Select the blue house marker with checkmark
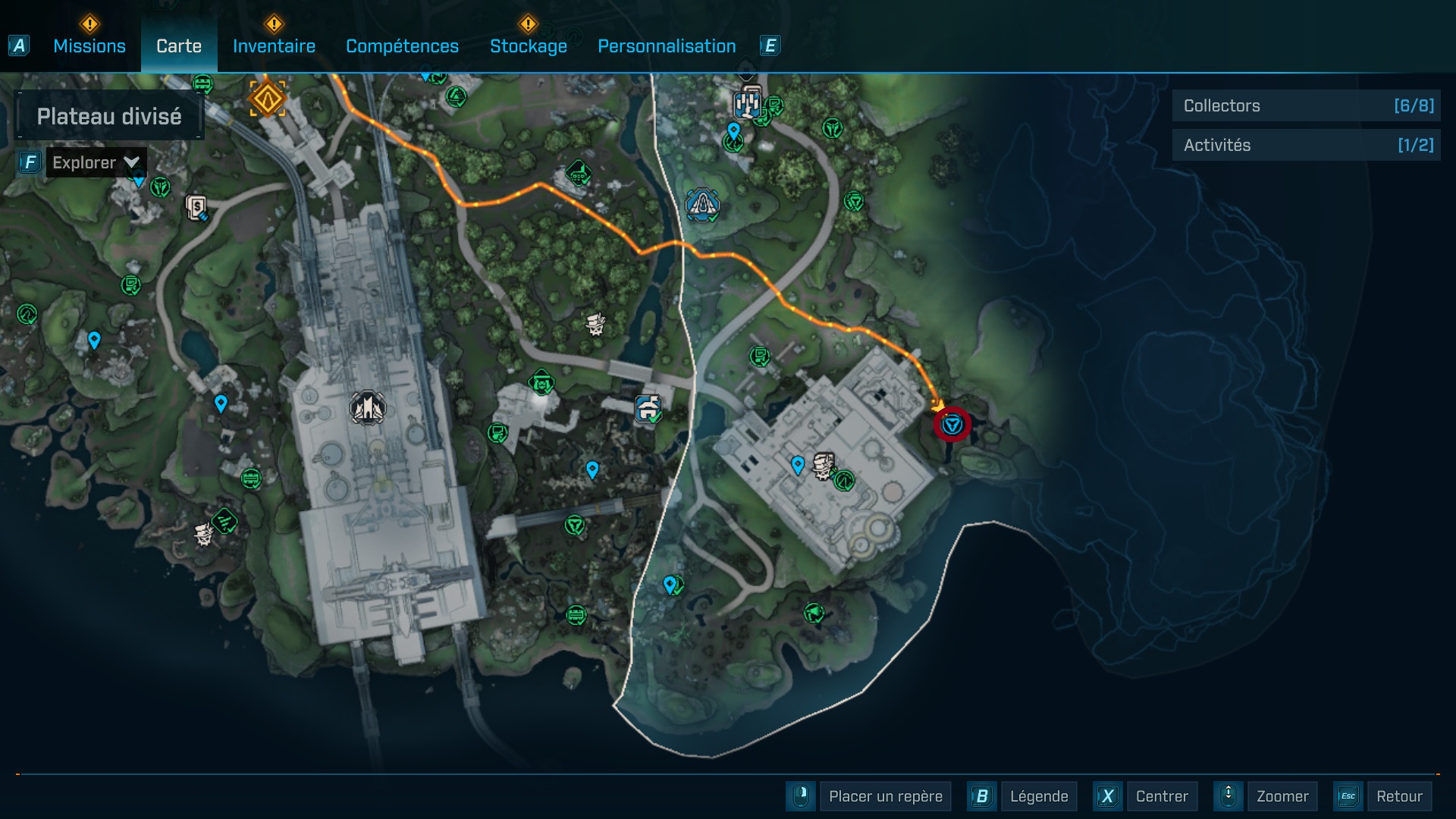 pyautogui.click(x=648, y=409)
